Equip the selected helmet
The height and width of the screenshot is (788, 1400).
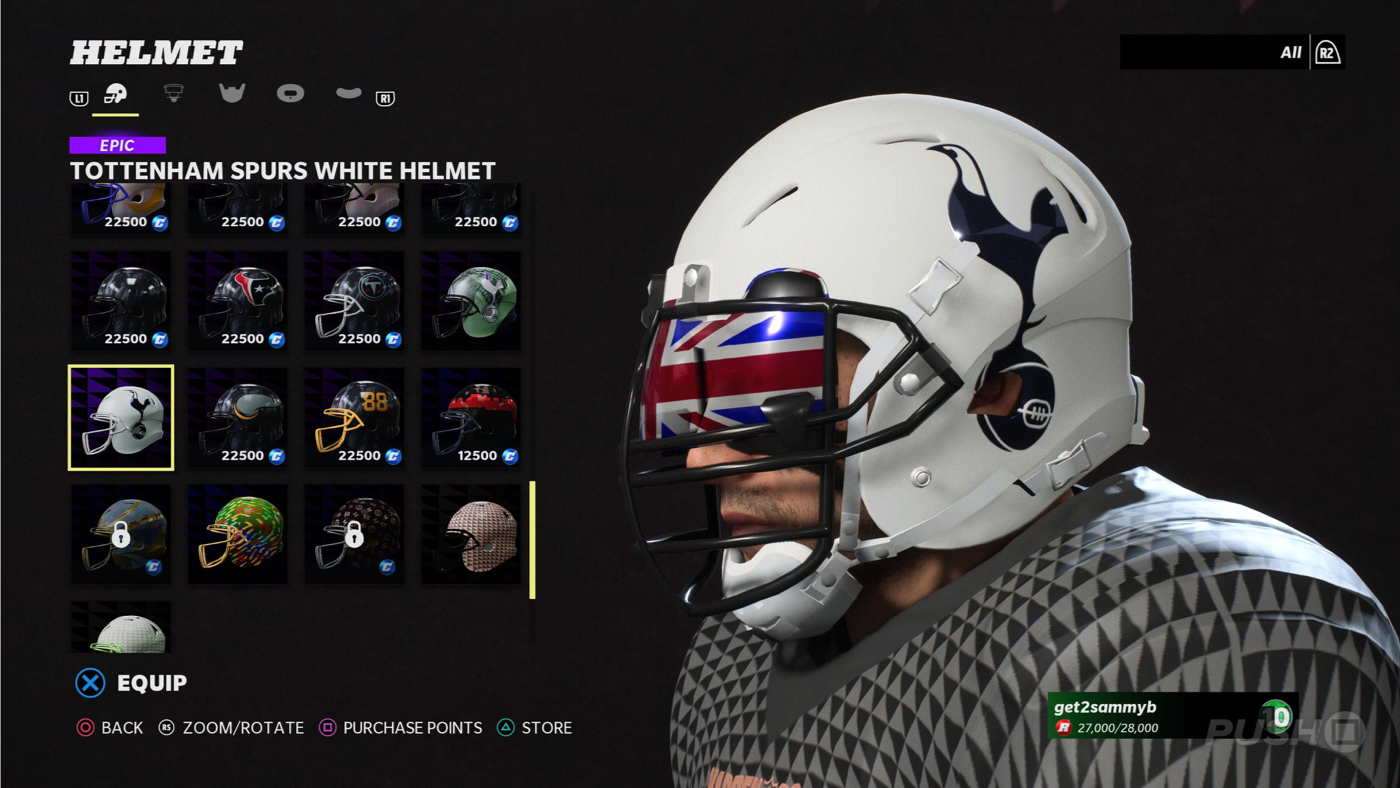[131, 683]
